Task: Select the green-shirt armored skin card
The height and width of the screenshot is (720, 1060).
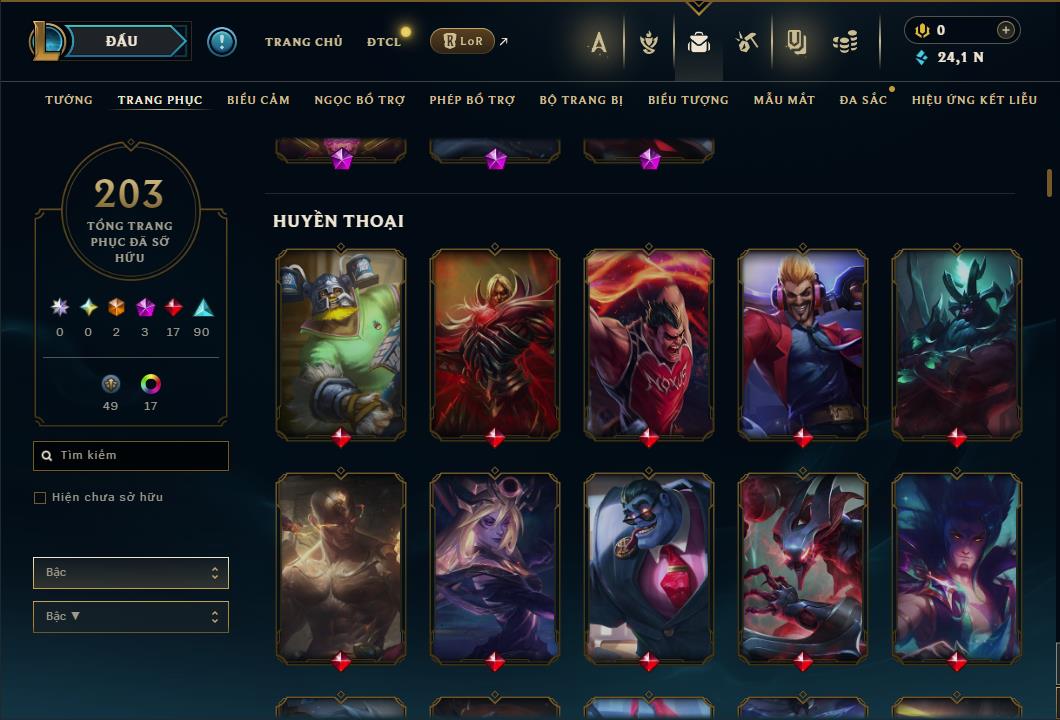Action: (341, 342)
